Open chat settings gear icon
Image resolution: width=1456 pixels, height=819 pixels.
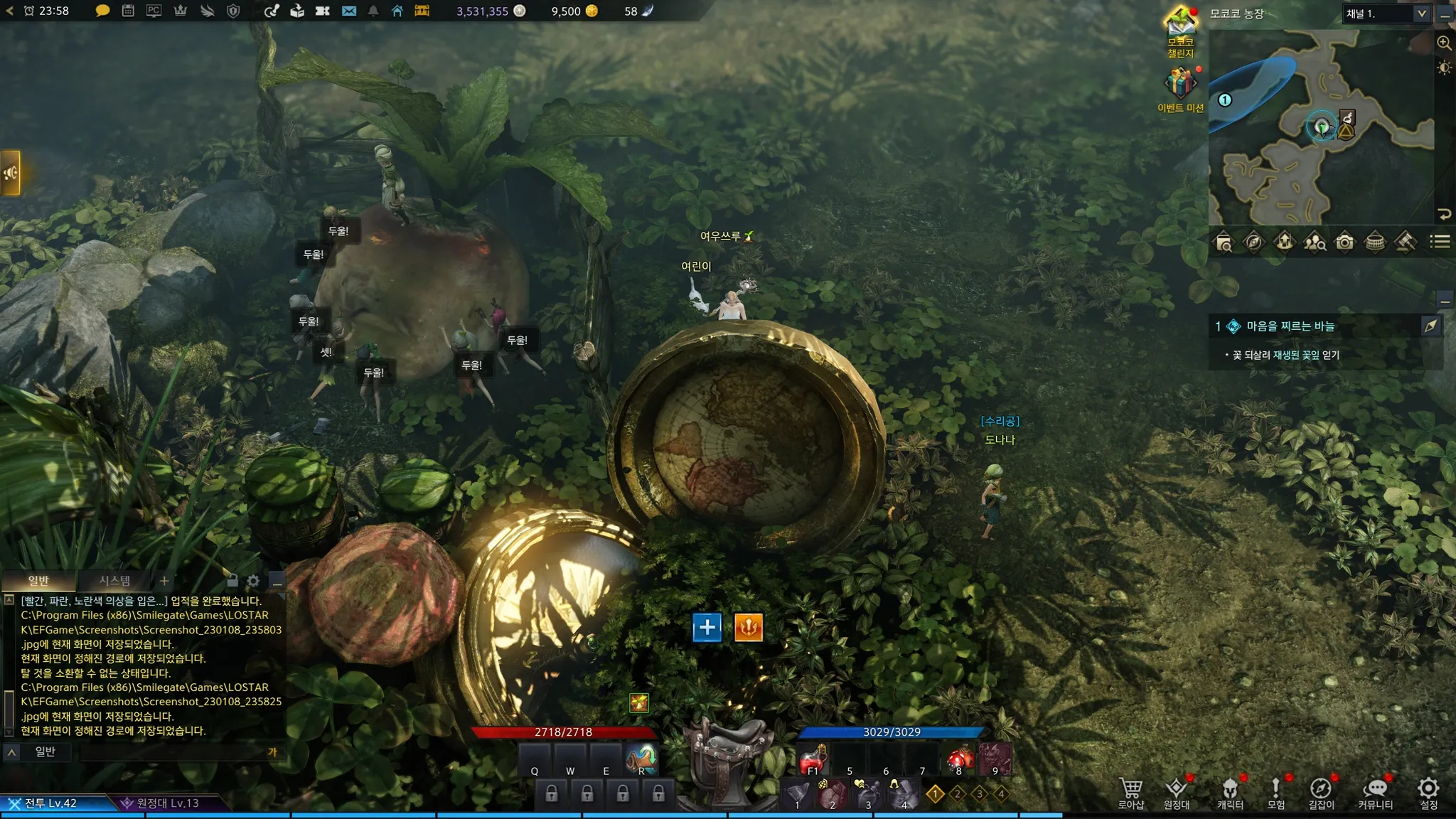coord(253,581)
